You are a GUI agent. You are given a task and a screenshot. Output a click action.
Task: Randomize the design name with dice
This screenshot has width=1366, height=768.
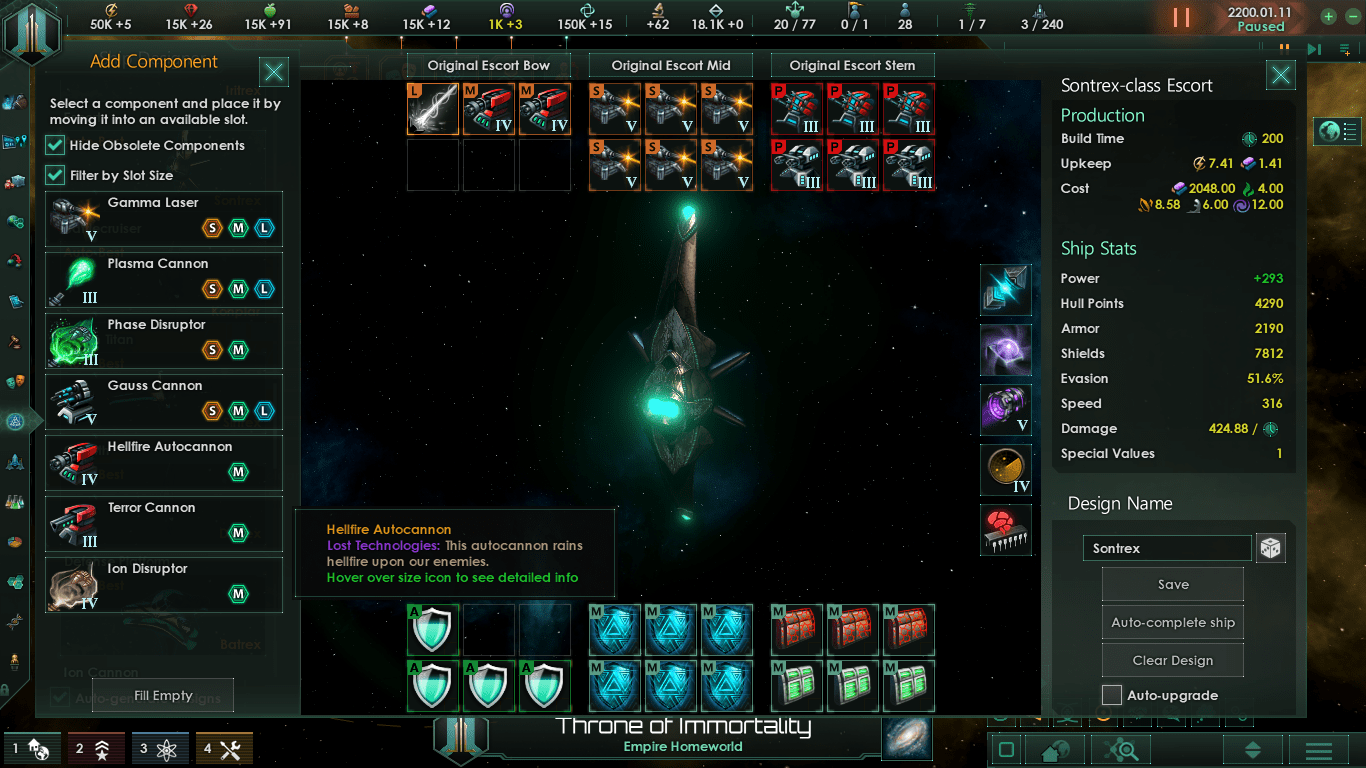tap(1270, 548)
